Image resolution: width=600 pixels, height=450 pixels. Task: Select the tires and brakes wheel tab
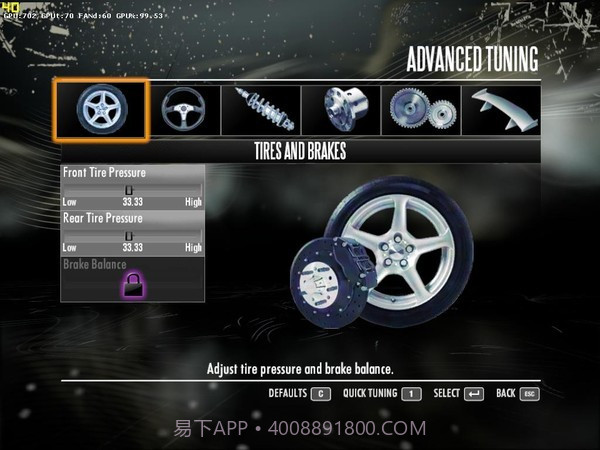tap(101, 109)
